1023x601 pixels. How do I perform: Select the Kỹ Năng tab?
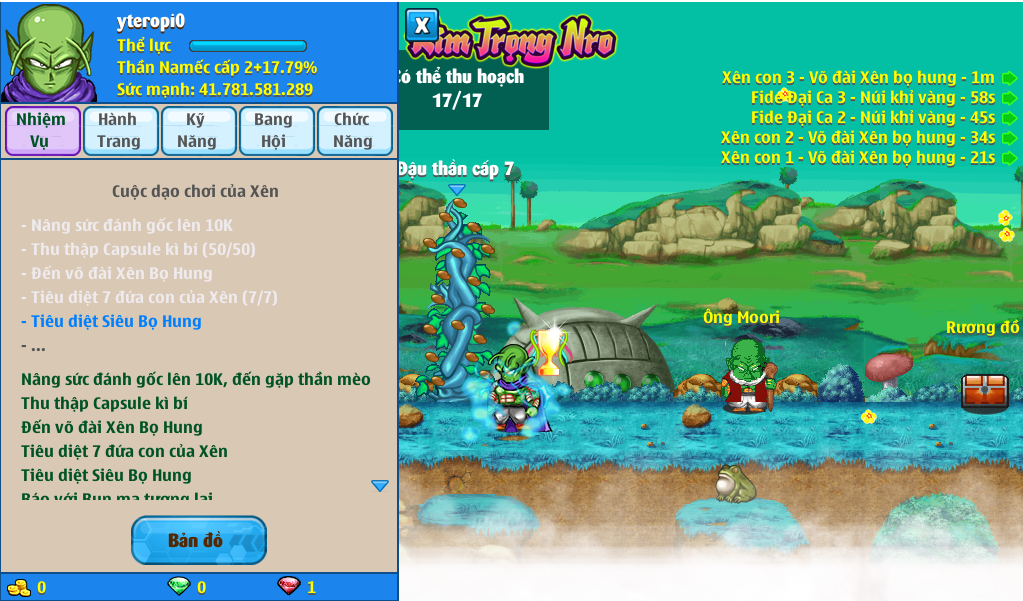197,131
